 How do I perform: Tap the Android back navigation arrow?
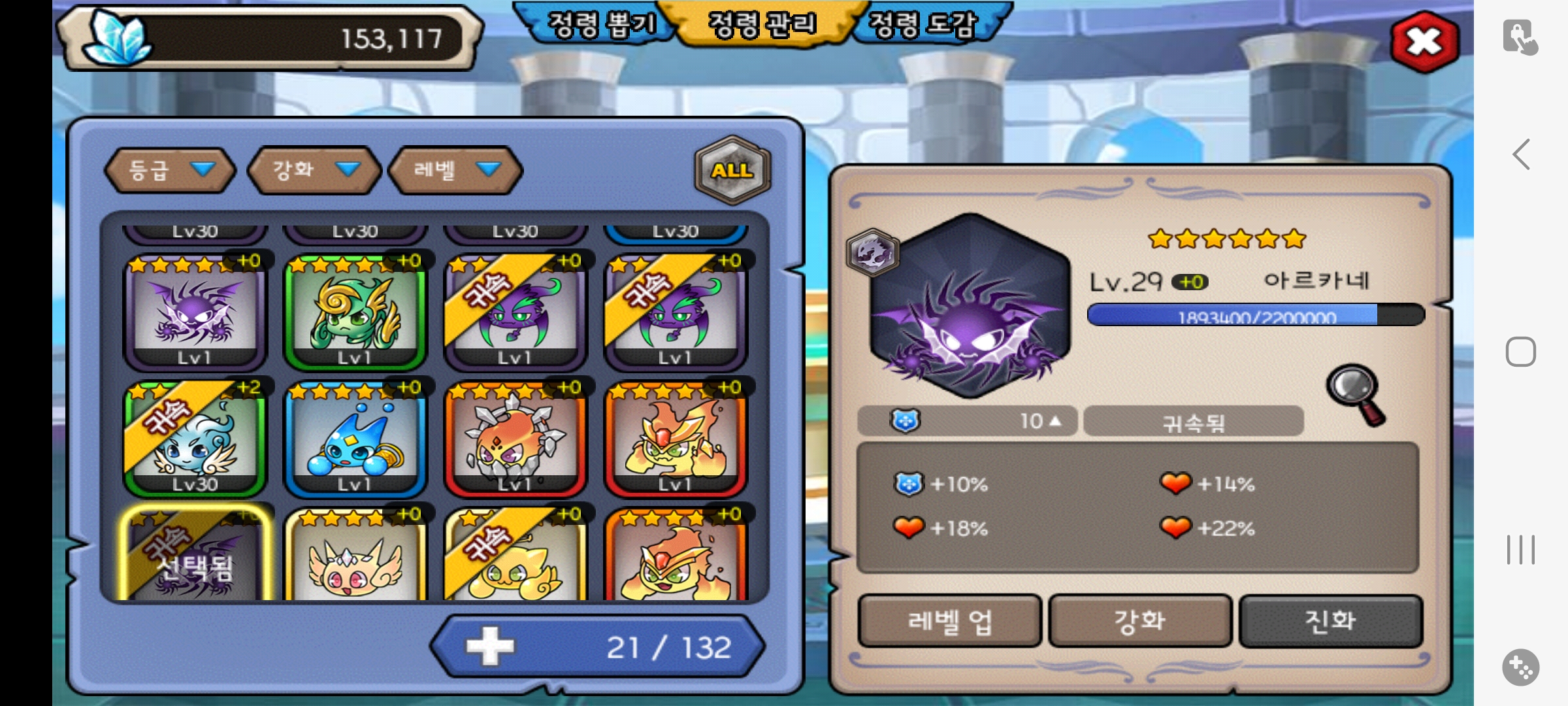1521,155
